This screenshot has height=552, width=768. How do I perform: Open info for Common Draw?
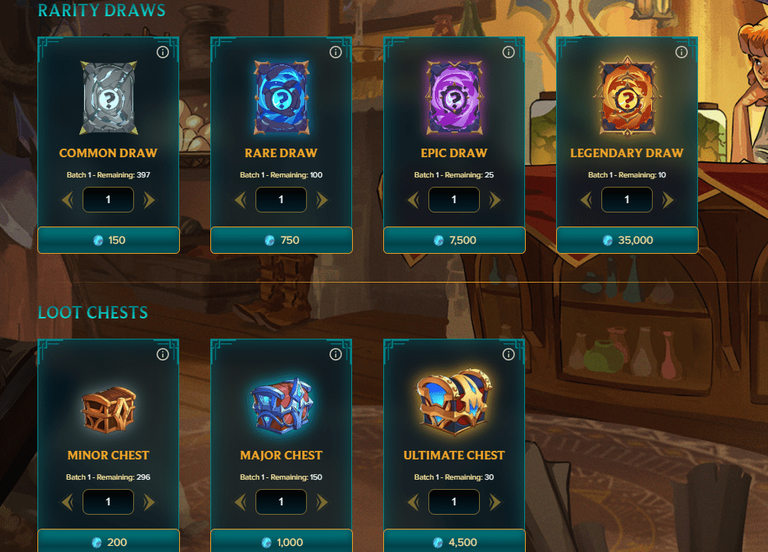click(x=162, y=52)
